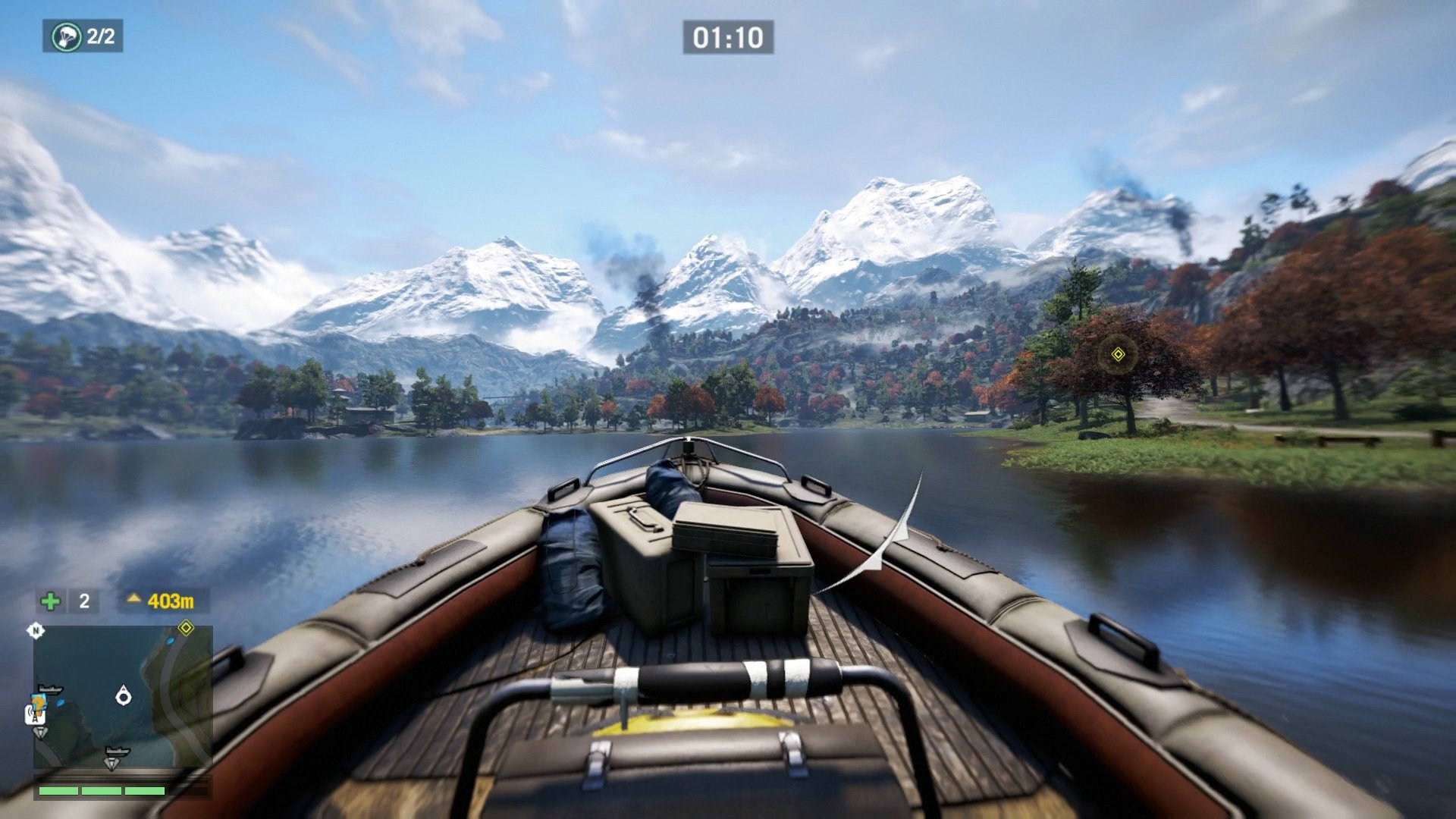The image size is (1456, 819).
Task: Click the syringe count number 2
Action: tap(83, 601)
